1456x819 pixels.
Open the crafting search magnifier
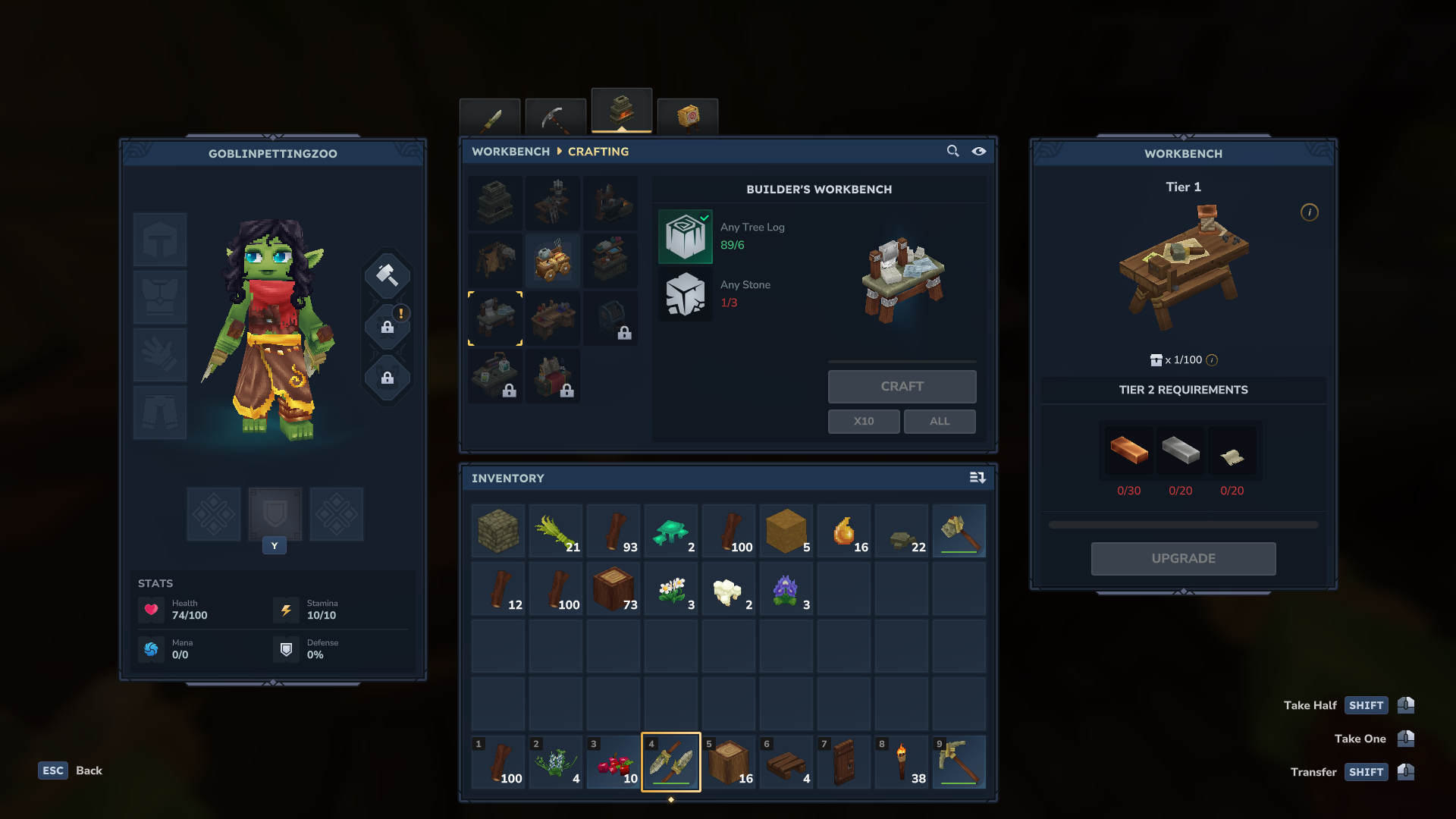[952, 152]
